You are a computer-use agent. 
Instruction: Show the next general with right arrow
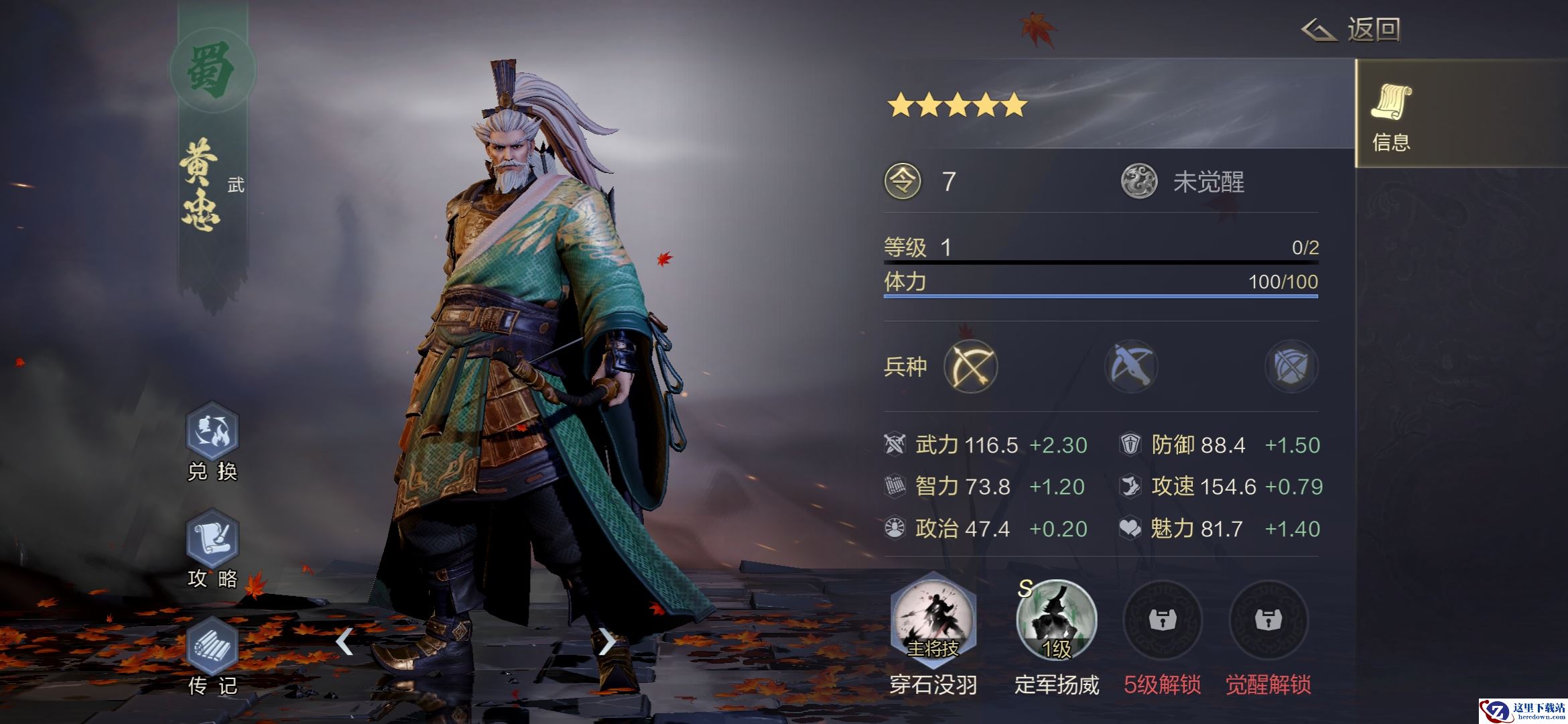606,642
